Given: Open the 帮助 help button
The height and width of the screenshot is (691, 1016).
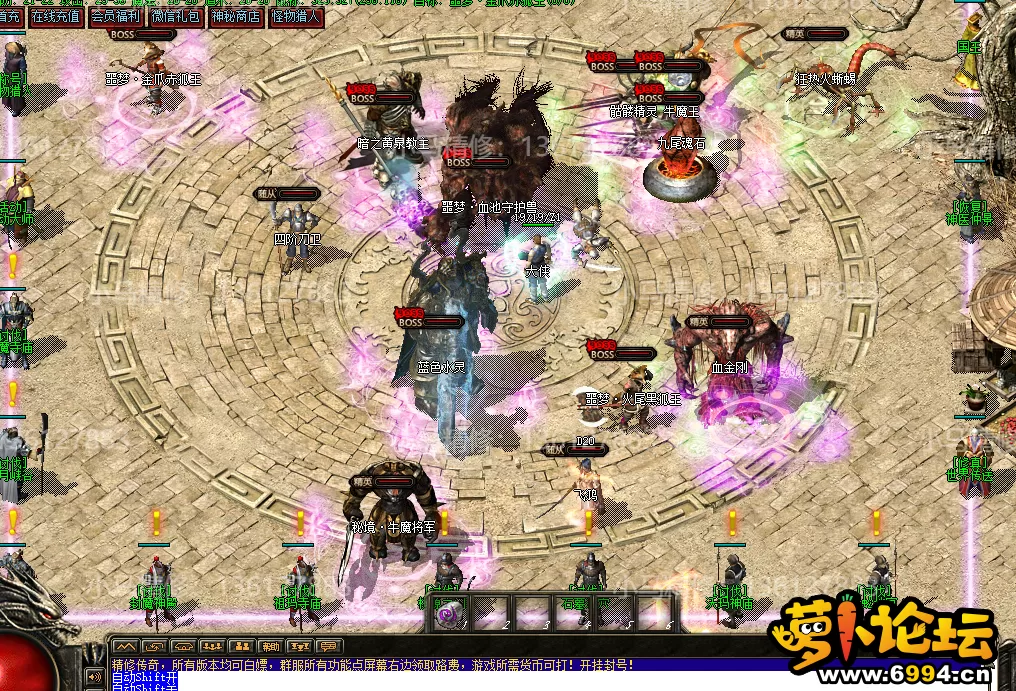Looking at the screenshot, I should [x=270, y=646].
